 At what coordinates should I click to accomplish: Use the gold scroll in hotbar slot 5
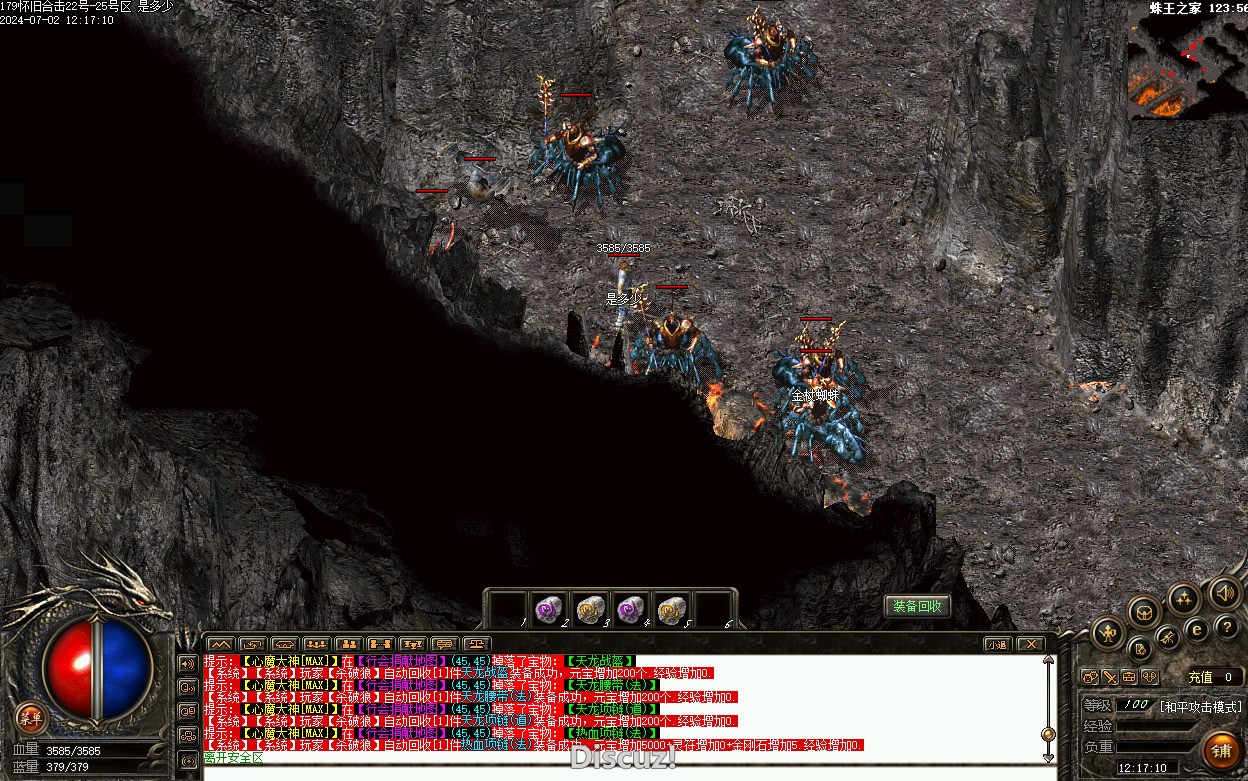point(672,609)
